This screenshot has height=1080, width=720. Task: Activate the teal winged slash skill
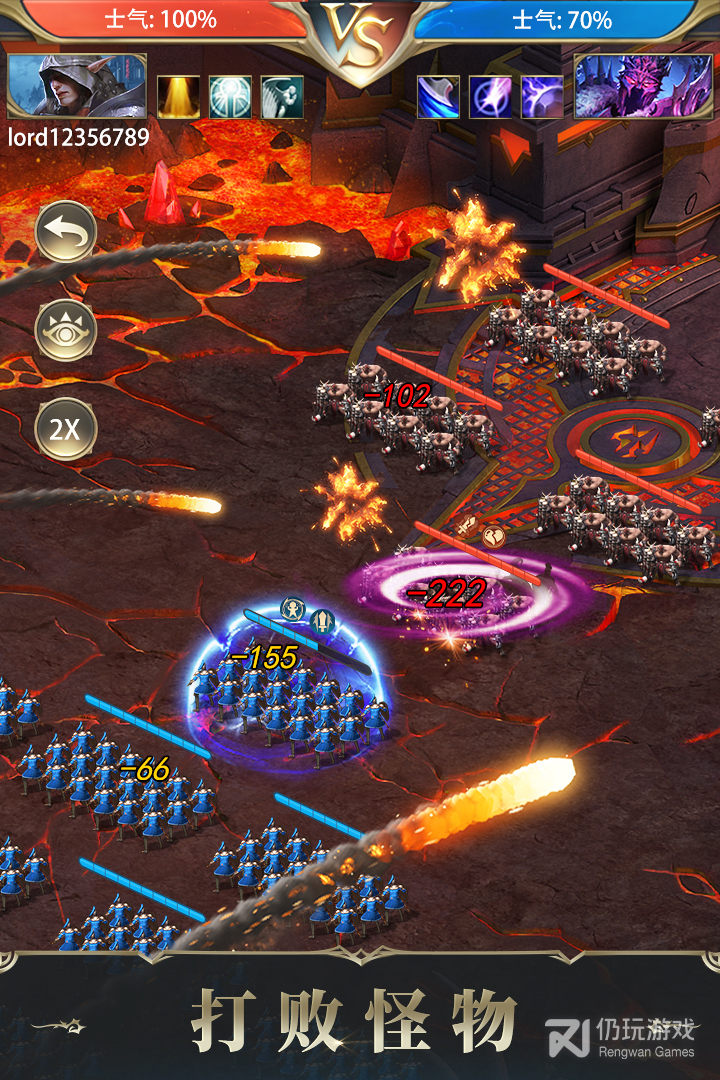282,97
